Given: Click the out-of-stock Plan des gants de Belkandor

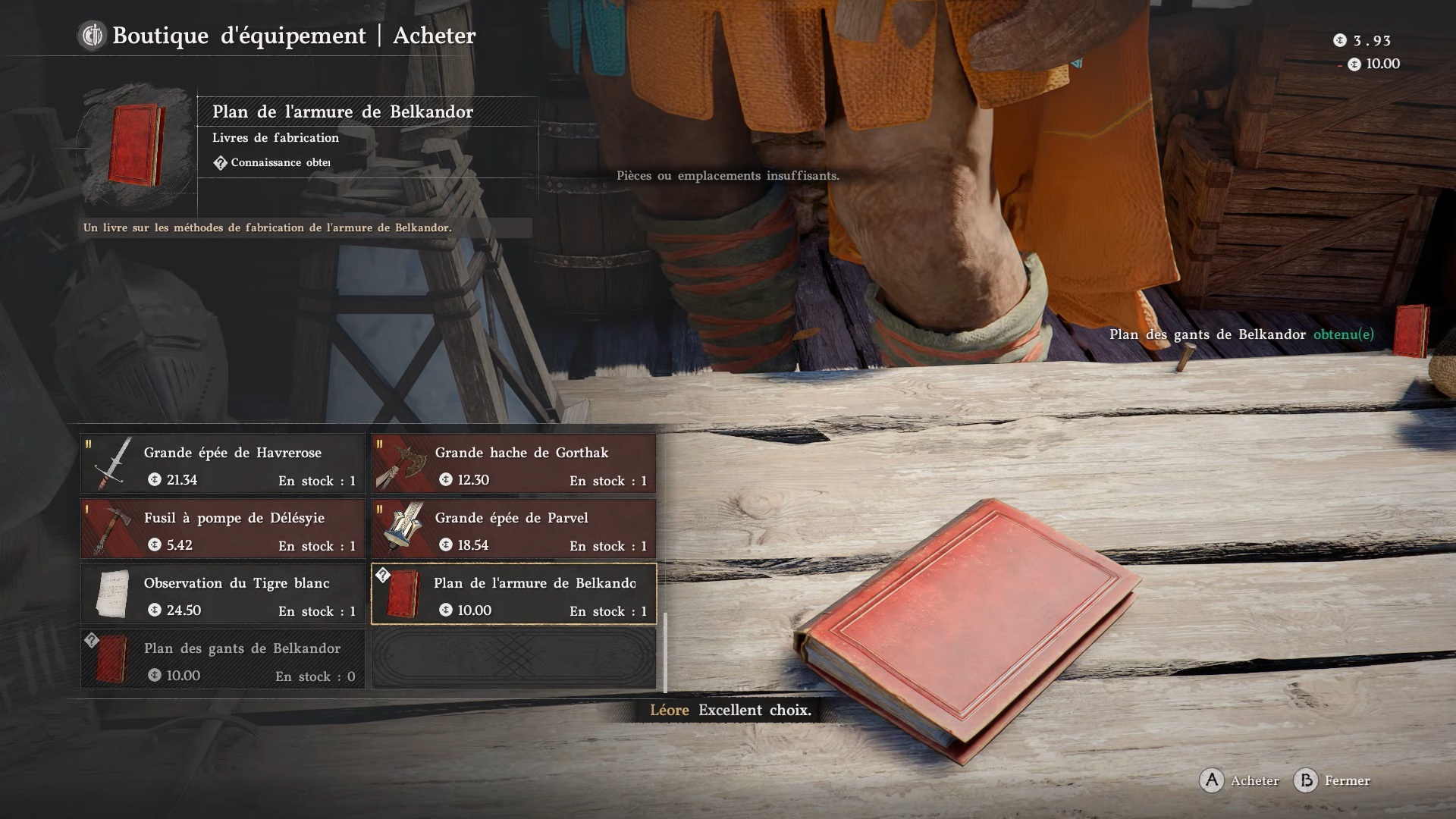Looking at the screenshot, I should pos(223,660).
